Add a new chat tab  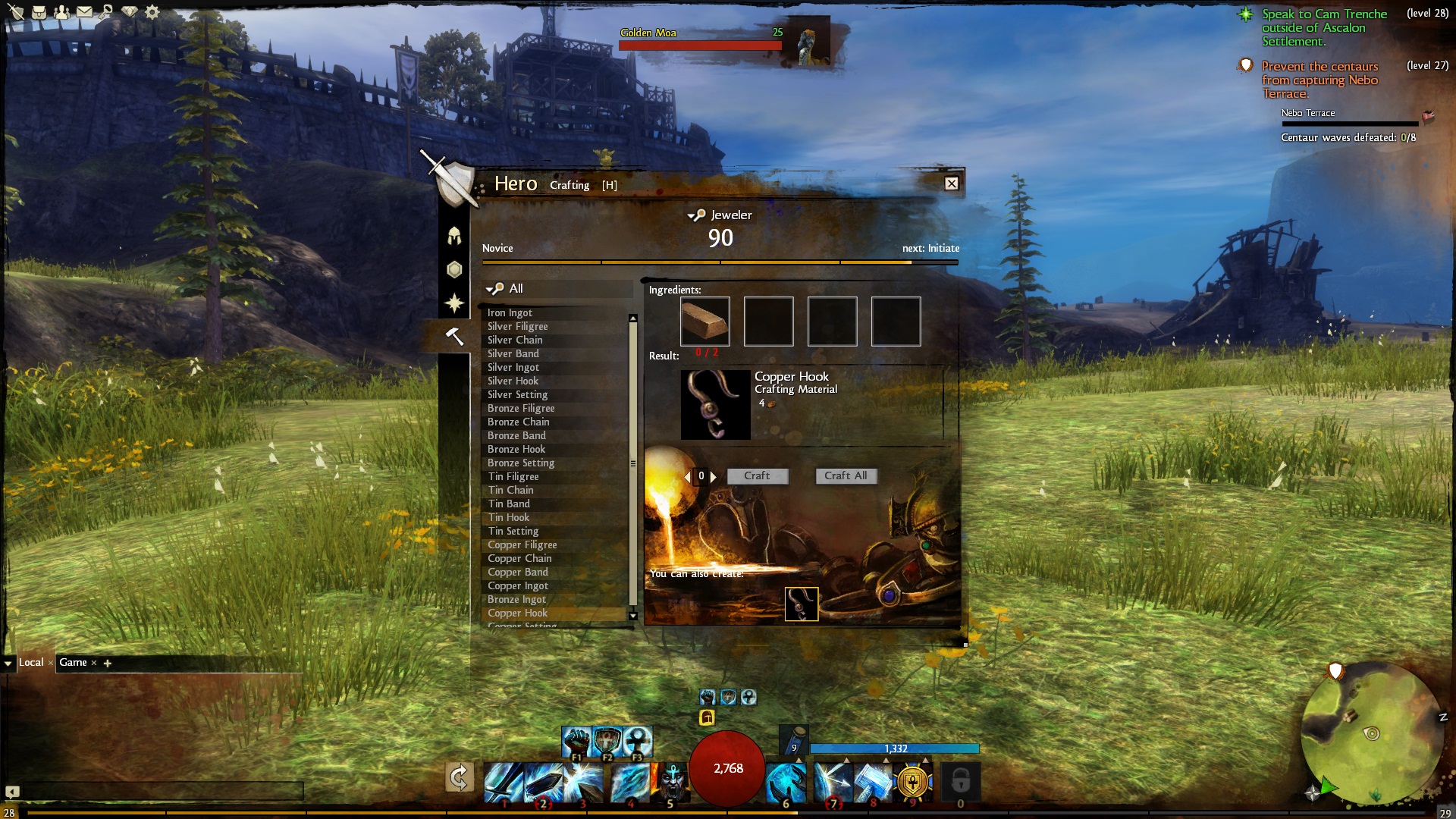[108, 664]
